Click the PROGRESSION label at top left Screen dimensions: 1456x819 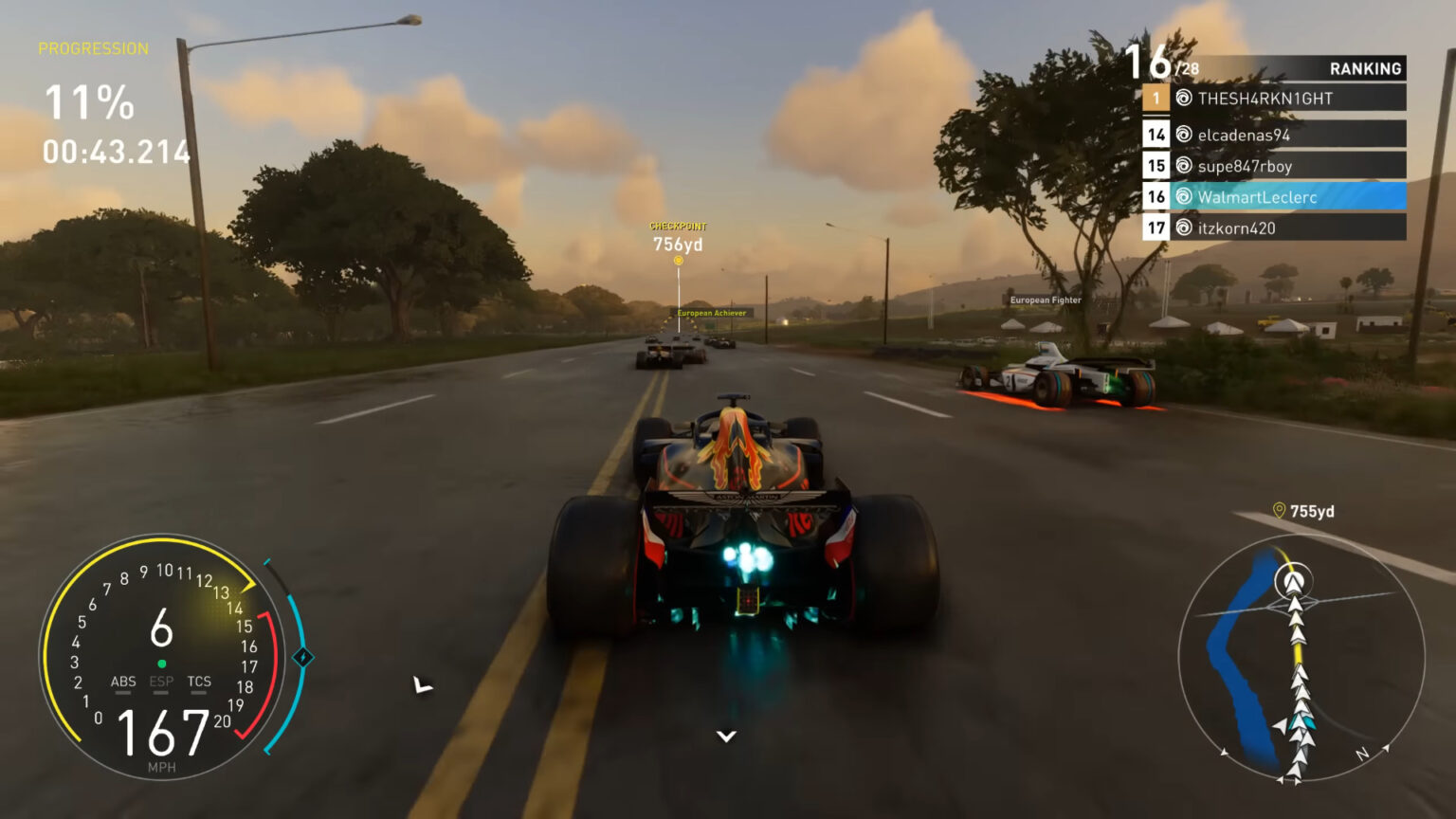point(92,48)
